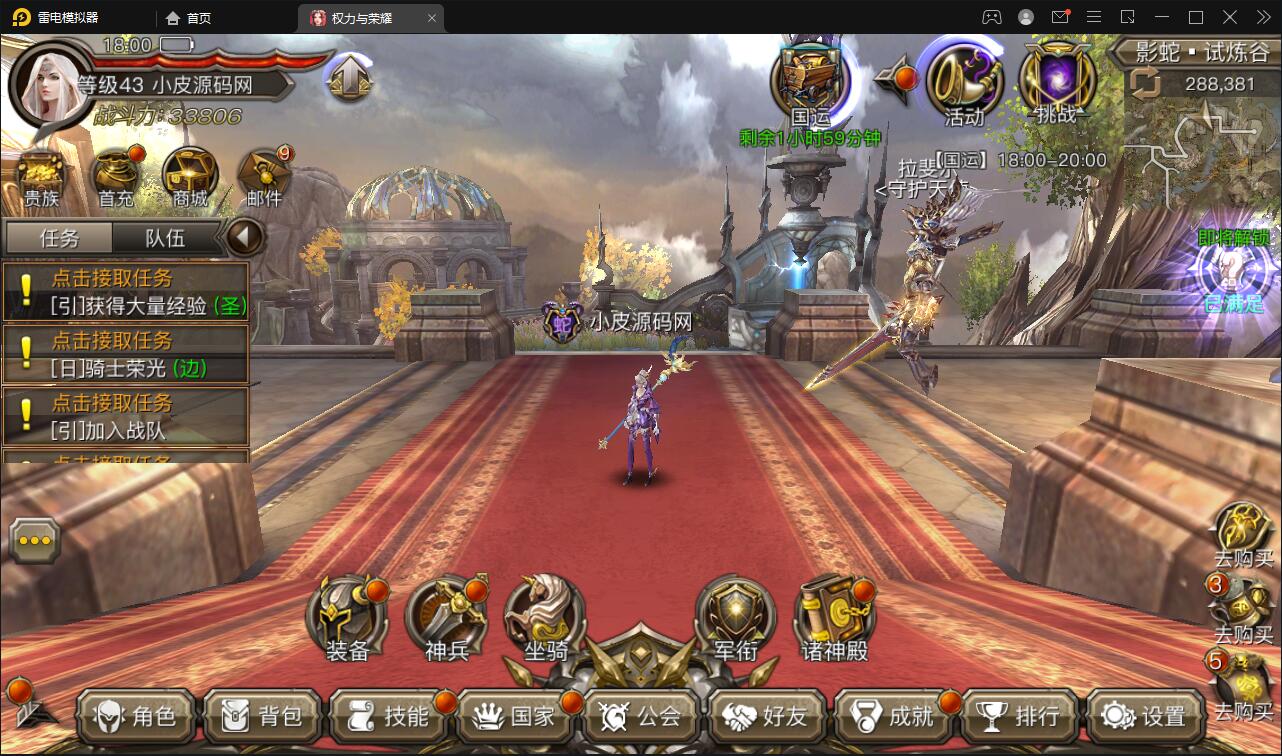1282x756 pixels.
Task: Open the 活动 events icon
Action: point(964,85)
